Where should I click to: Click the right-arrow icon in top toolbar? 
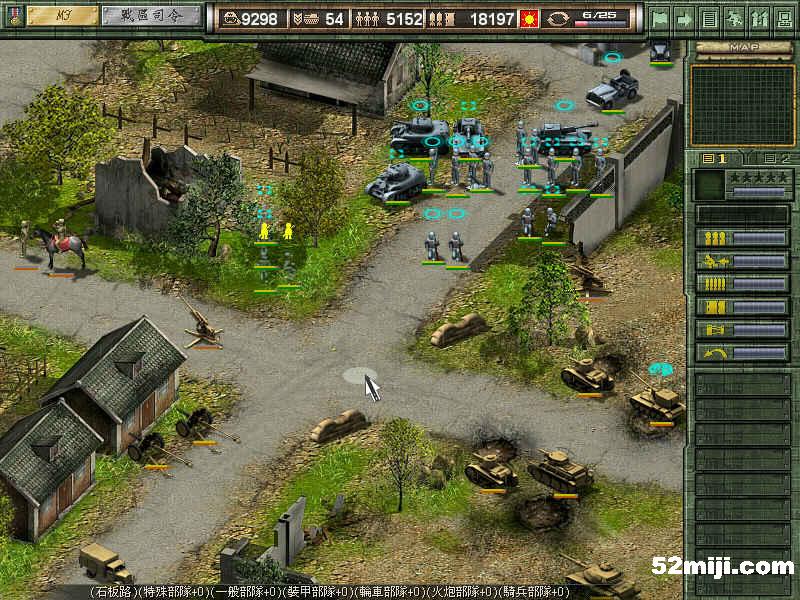point(684,18)
